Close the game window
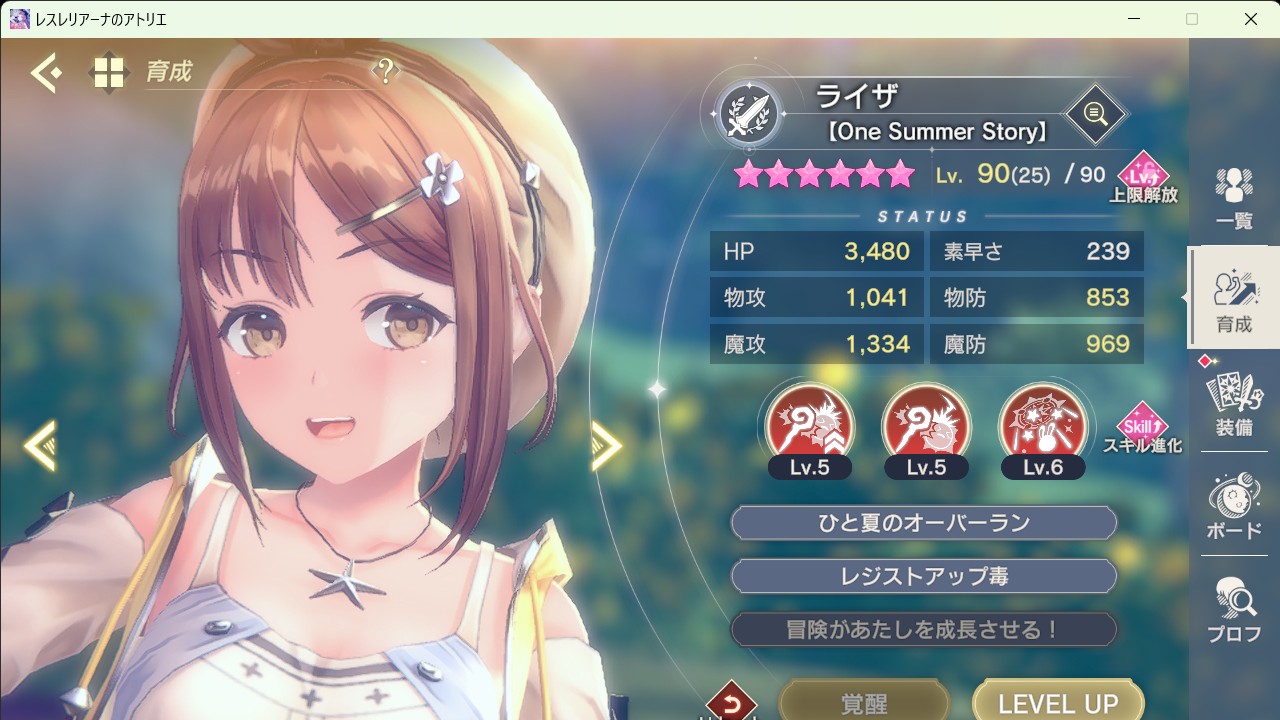The width and height of the screenshot is (1280, 720). click(x=1251, y=19)
